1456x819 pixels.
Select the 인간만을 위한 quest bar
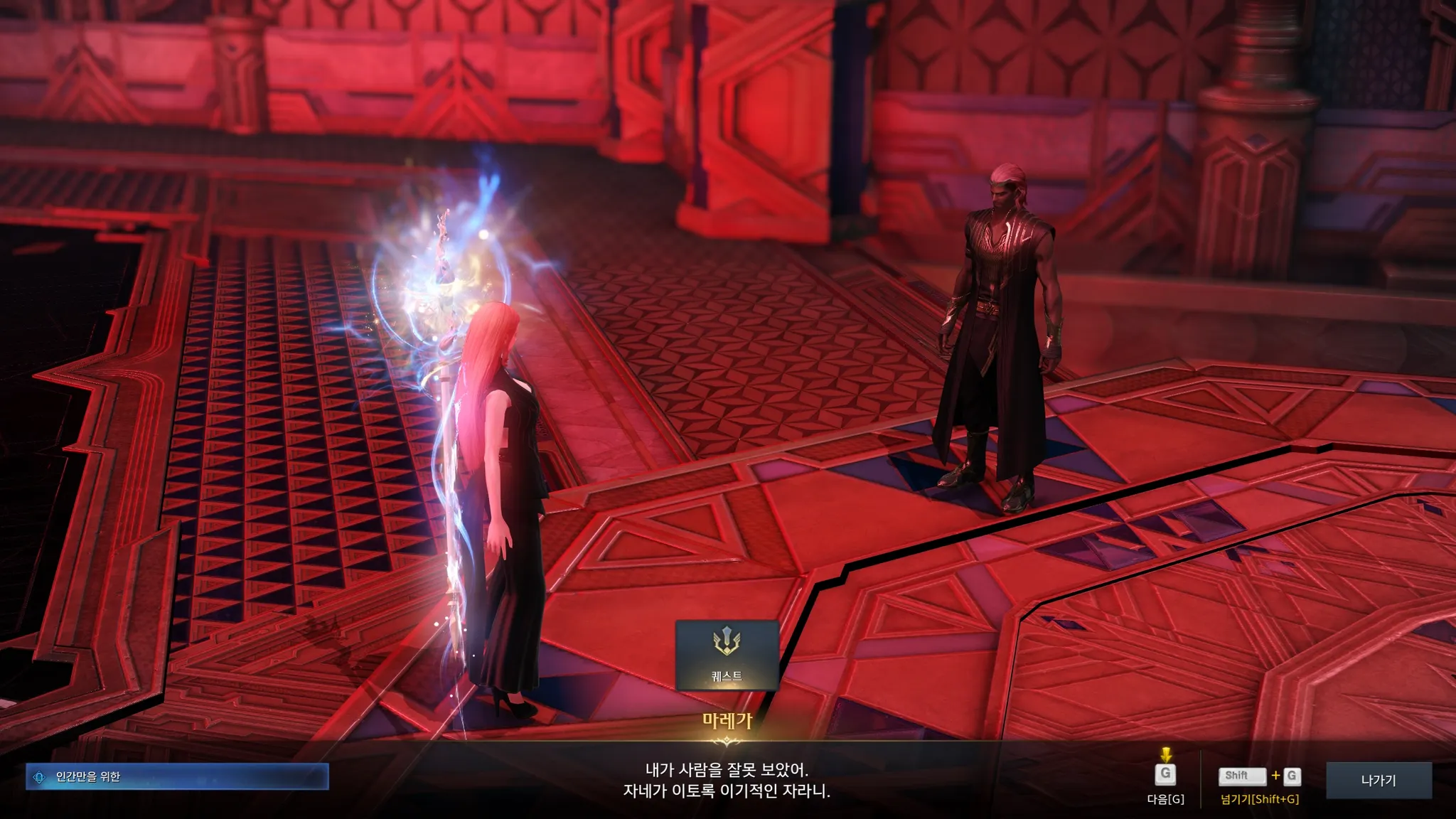point(178,777)
